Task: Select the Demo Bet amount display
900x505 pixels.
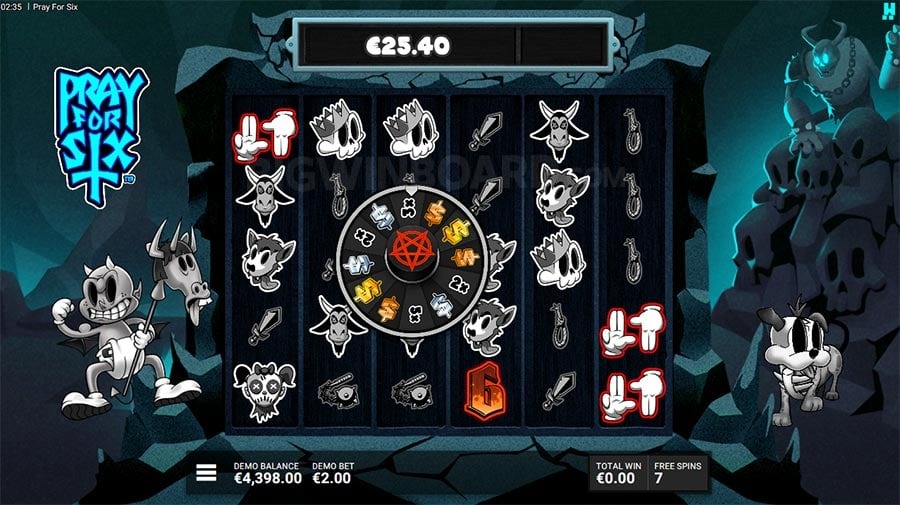Action: (x=333, y=473)
